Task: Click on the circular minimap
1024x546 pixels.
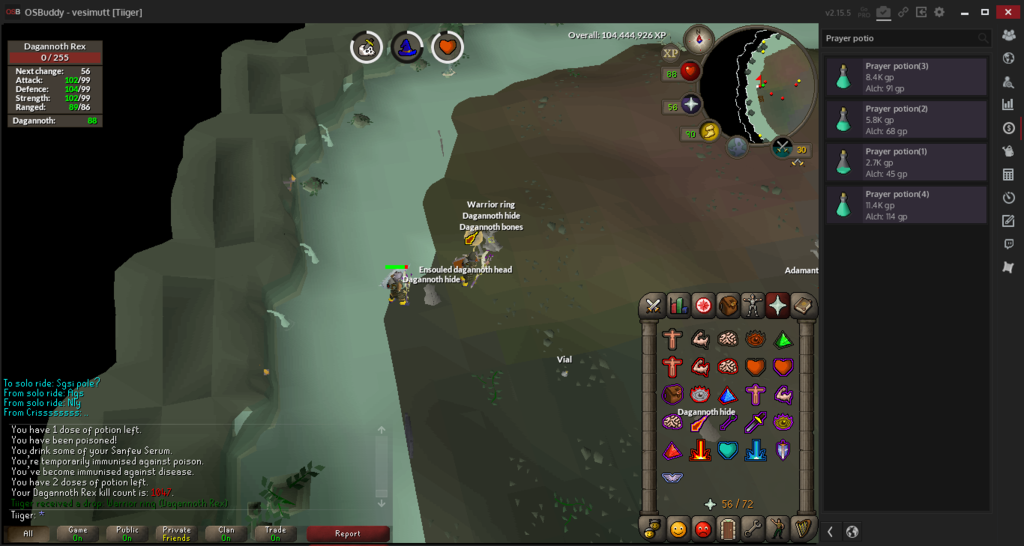Action: point(757,84)
